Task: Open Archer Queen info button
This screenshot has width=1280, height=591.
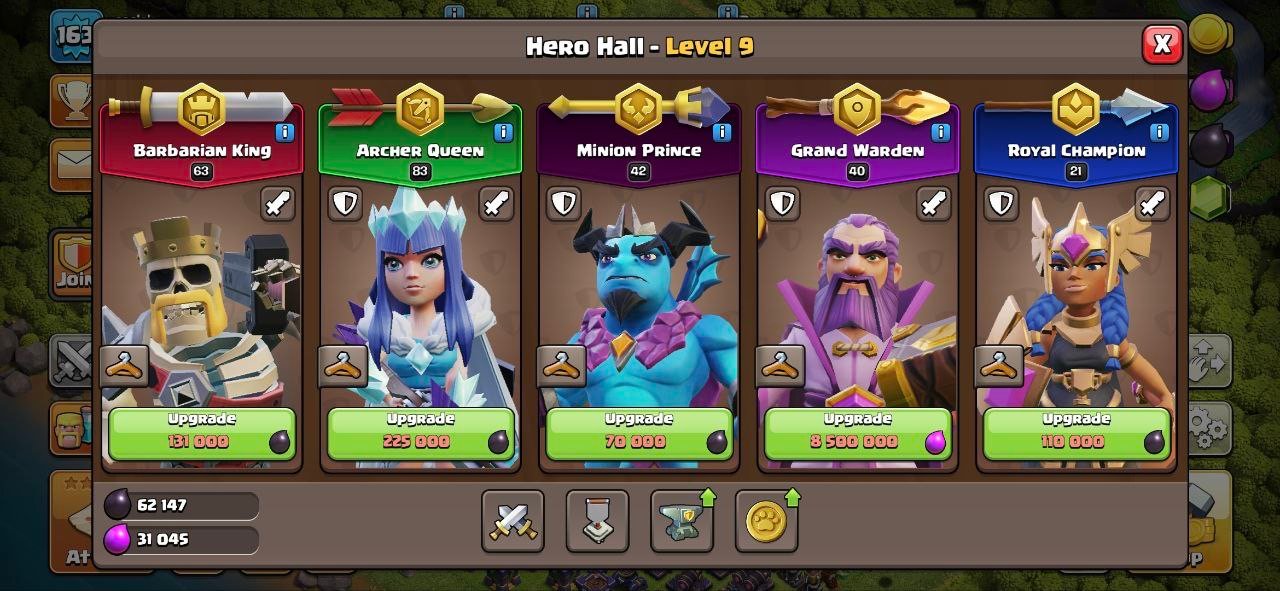Action: tap(503, 132)
